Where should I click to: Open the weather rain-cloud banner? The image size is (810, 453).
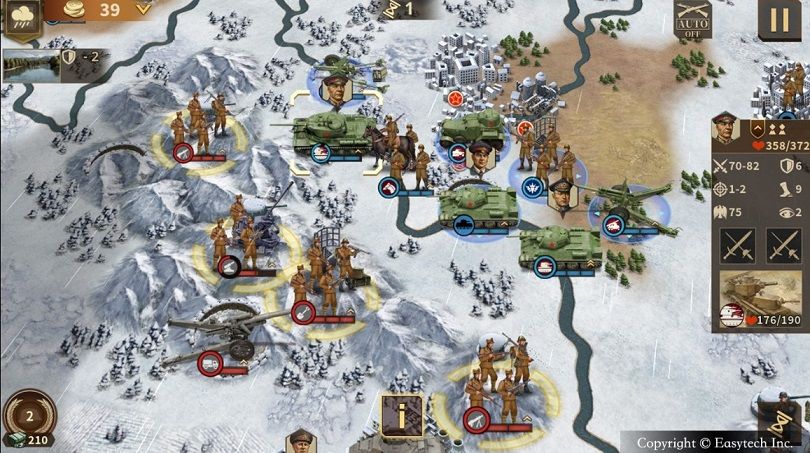20,20
